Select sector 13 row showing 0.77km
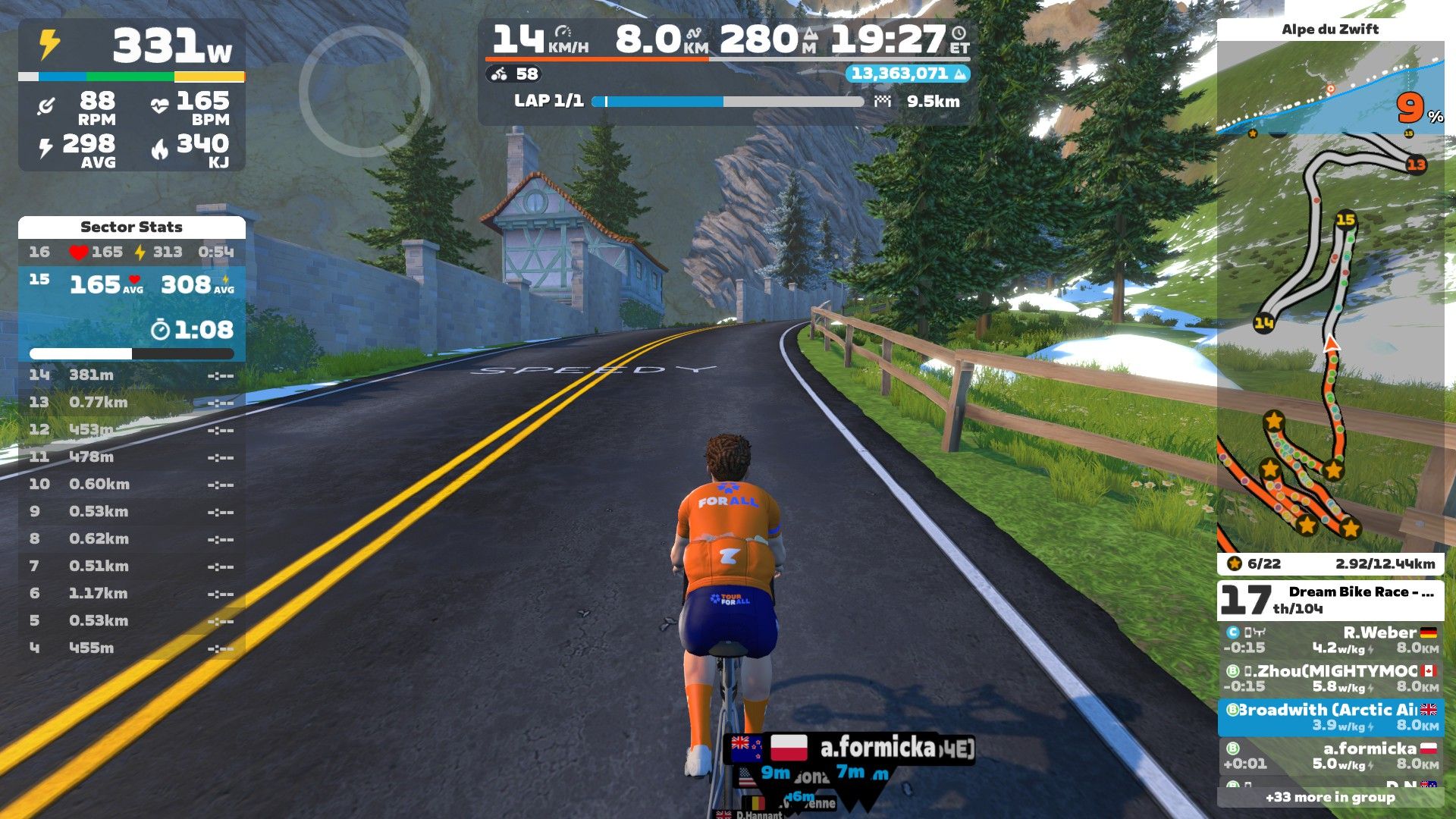 click(131, 402)
